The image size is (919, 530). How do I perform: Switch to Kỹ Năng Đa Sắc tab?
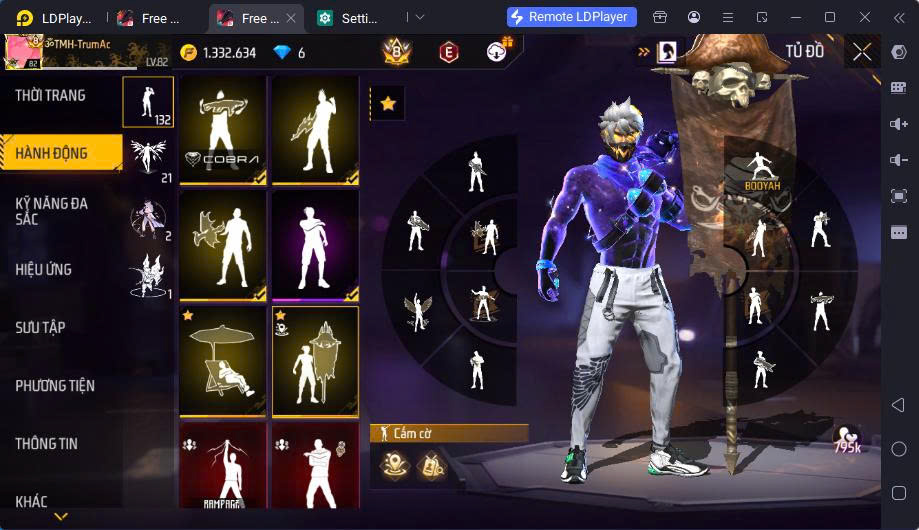[52, 211]
